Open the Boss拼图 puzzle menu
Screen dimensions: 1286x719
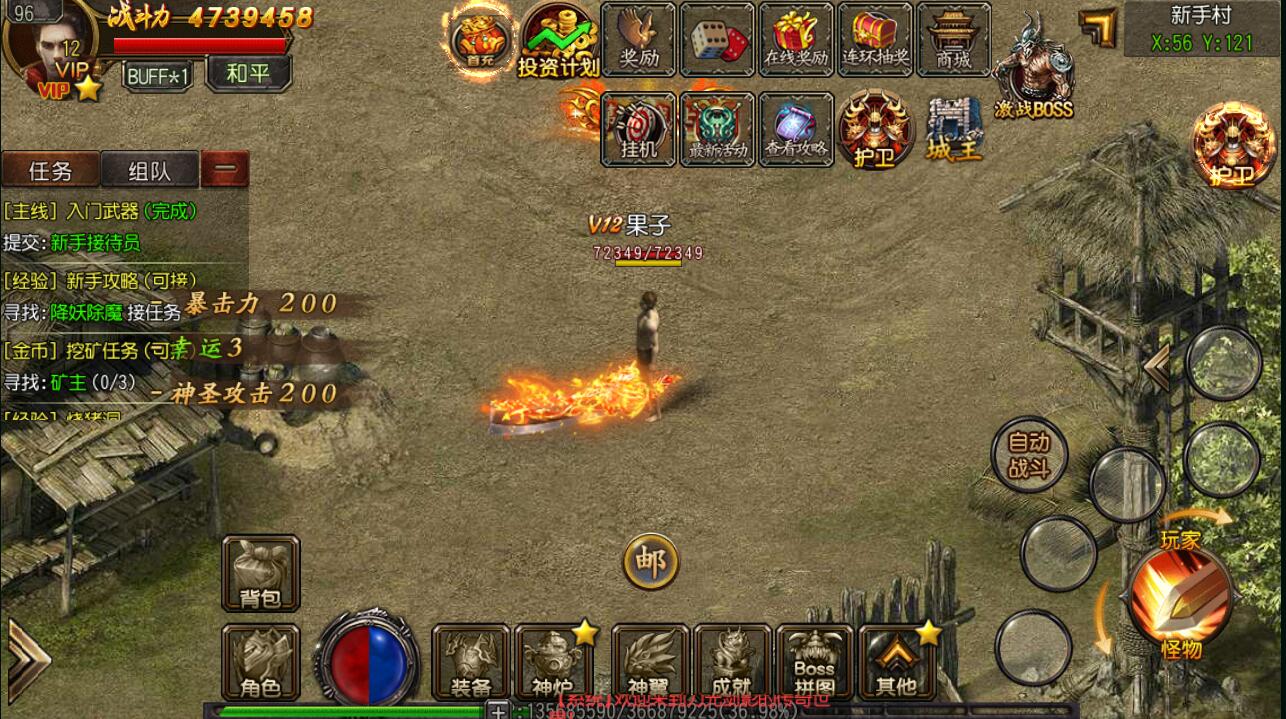pos(814,662)
